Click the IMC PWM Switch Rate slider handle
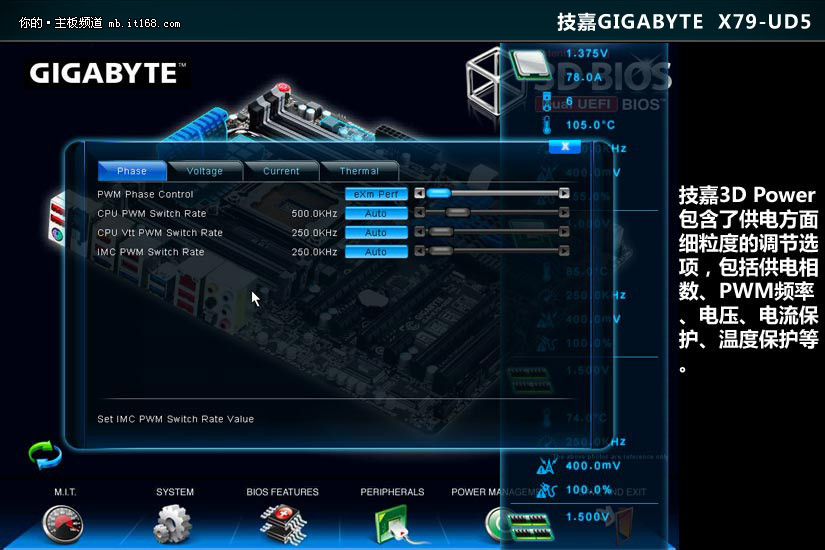This screenshot has width=825, height=550. point(441,252)
